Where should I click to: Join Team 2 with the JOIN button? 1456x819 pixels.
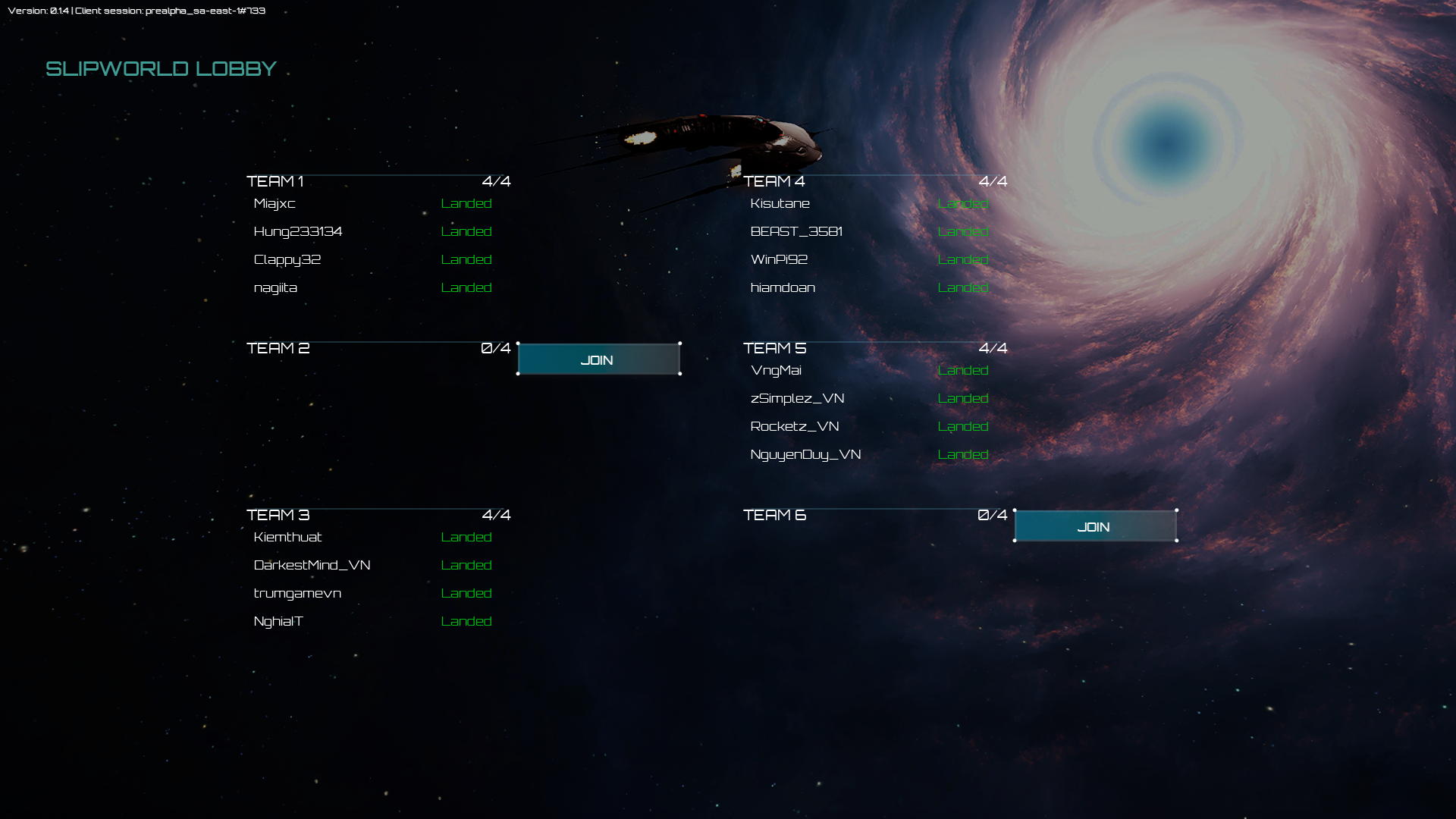[598, 359]
